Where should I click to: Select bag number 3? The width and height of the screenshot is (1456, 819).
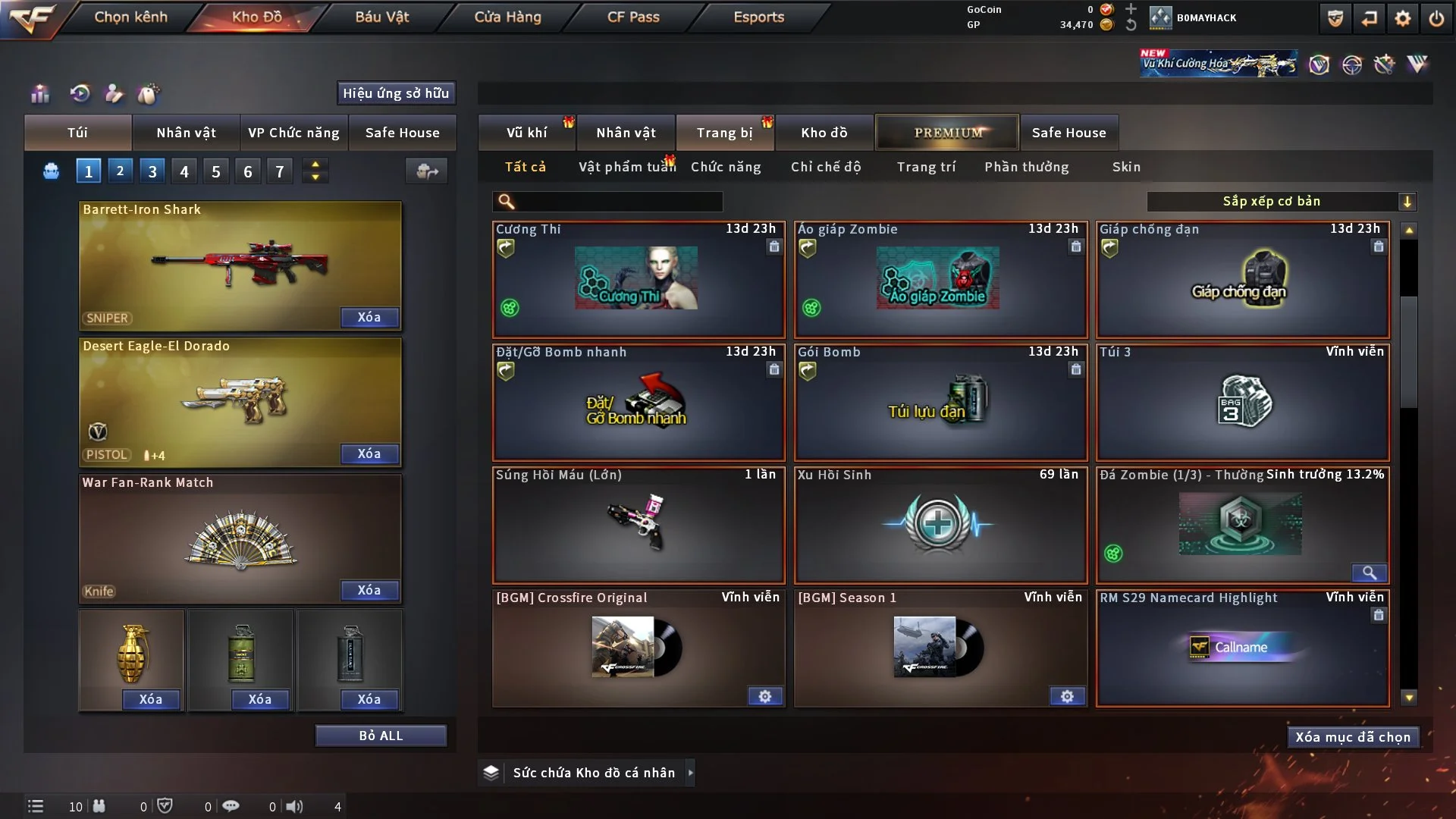coord(152,171)
